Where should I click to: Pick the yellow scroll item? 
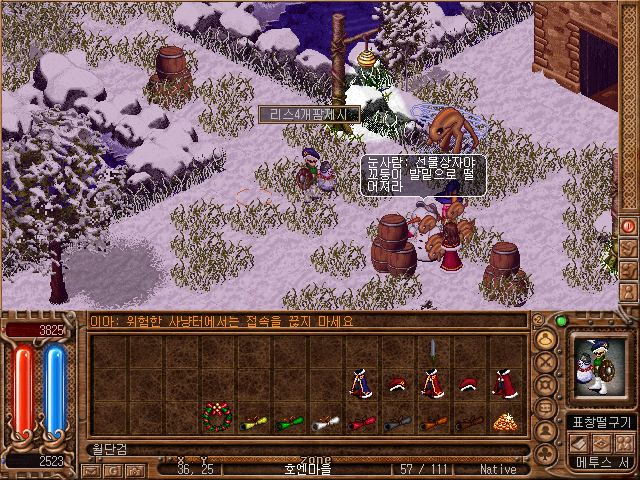(253, 423)
